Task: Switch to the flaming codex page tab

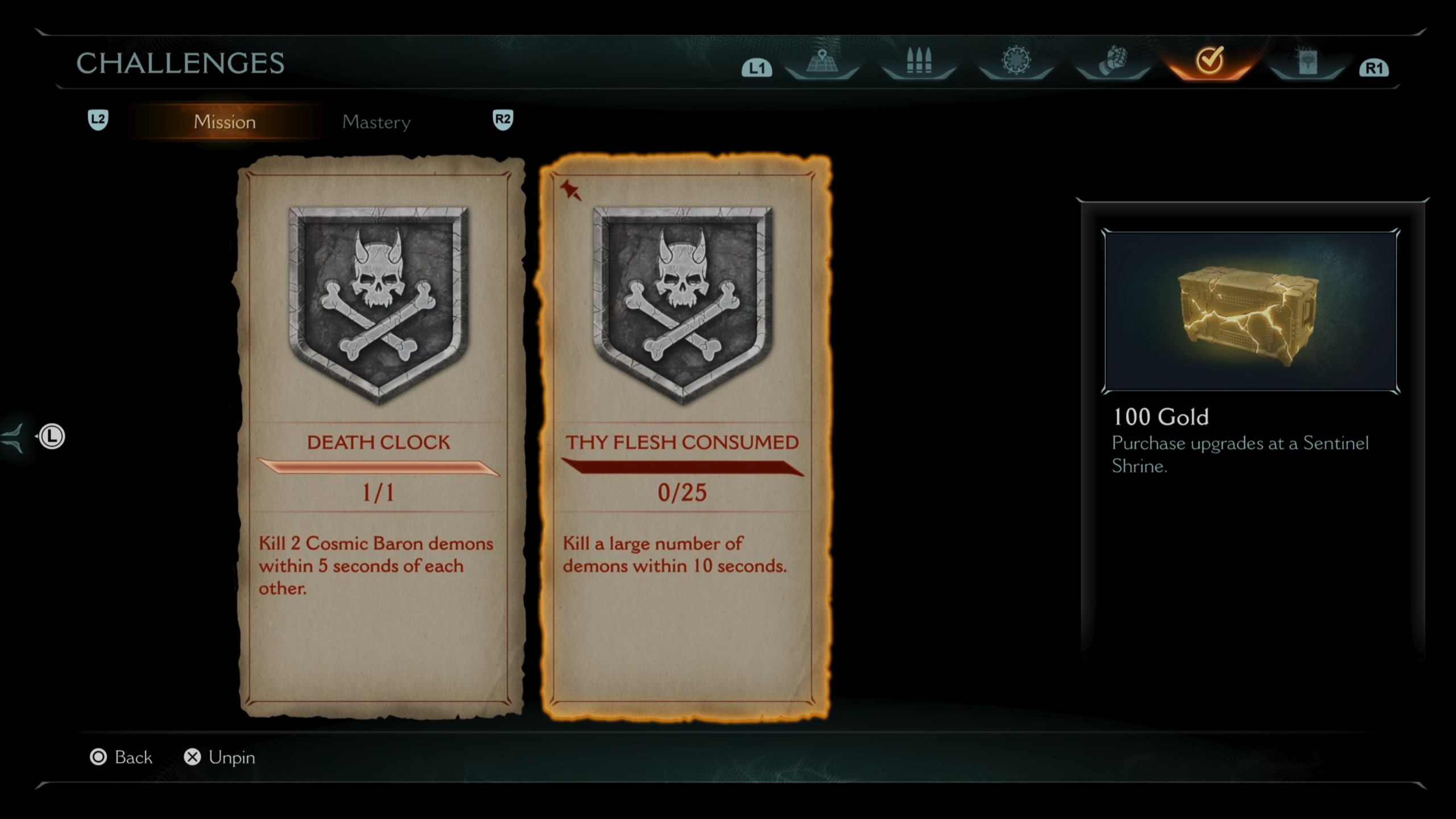Action: tap(1307, 61)
